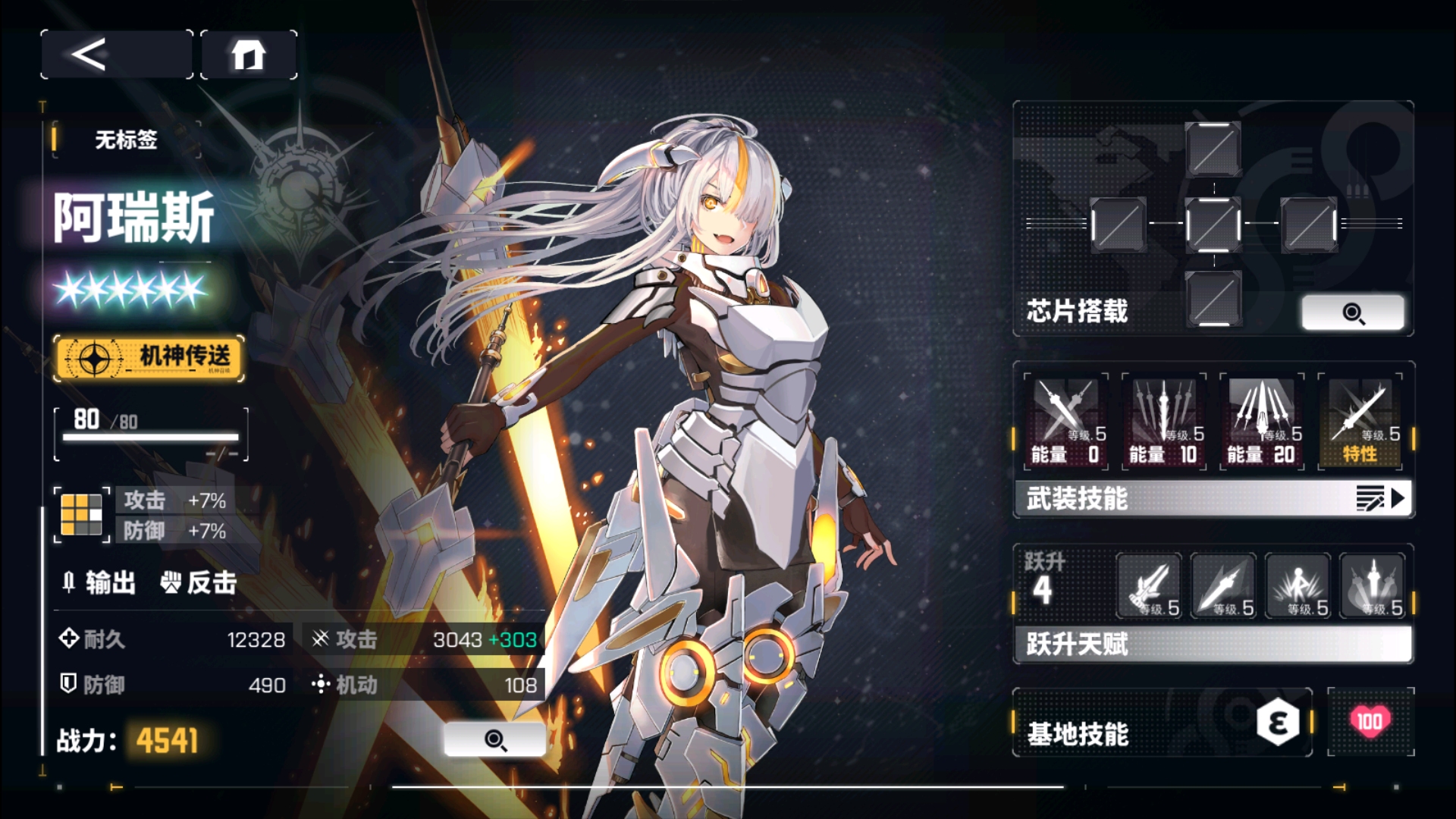
Task: Select the golden 特性 passive skill icon
Action: (1360, 419)
